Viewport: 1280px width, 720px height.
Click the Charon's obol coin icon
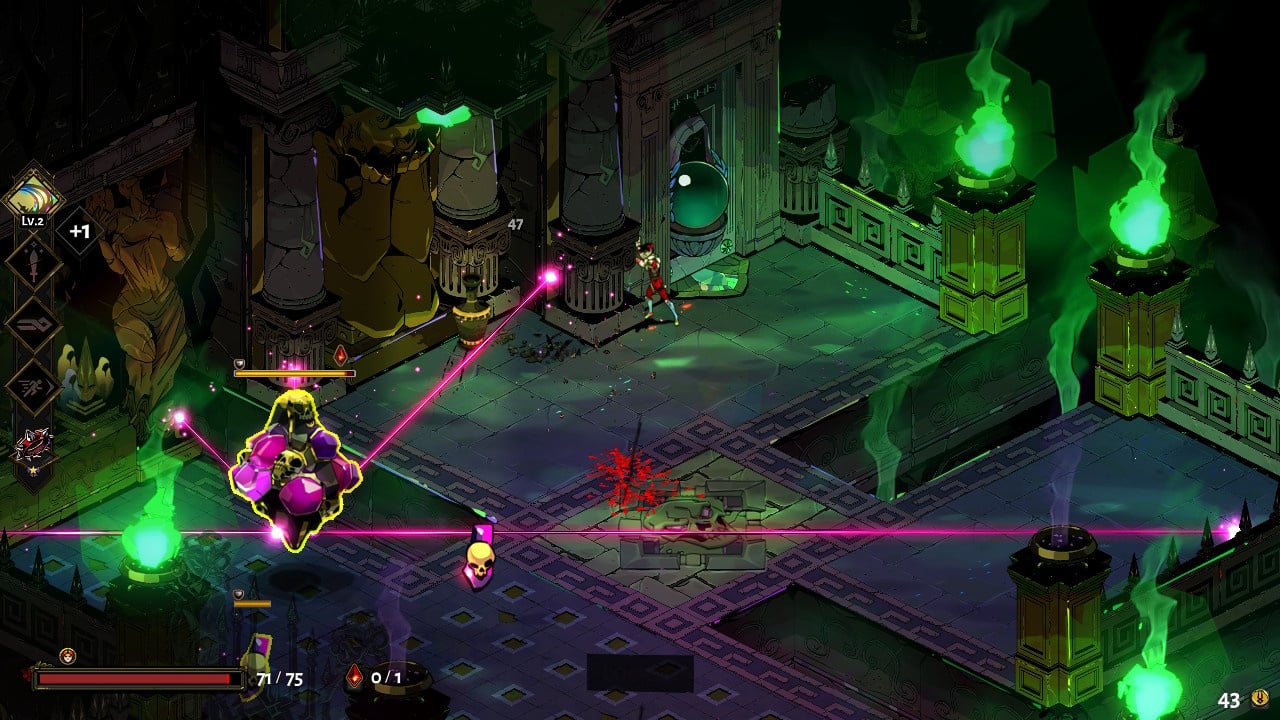click(1259, 700)
